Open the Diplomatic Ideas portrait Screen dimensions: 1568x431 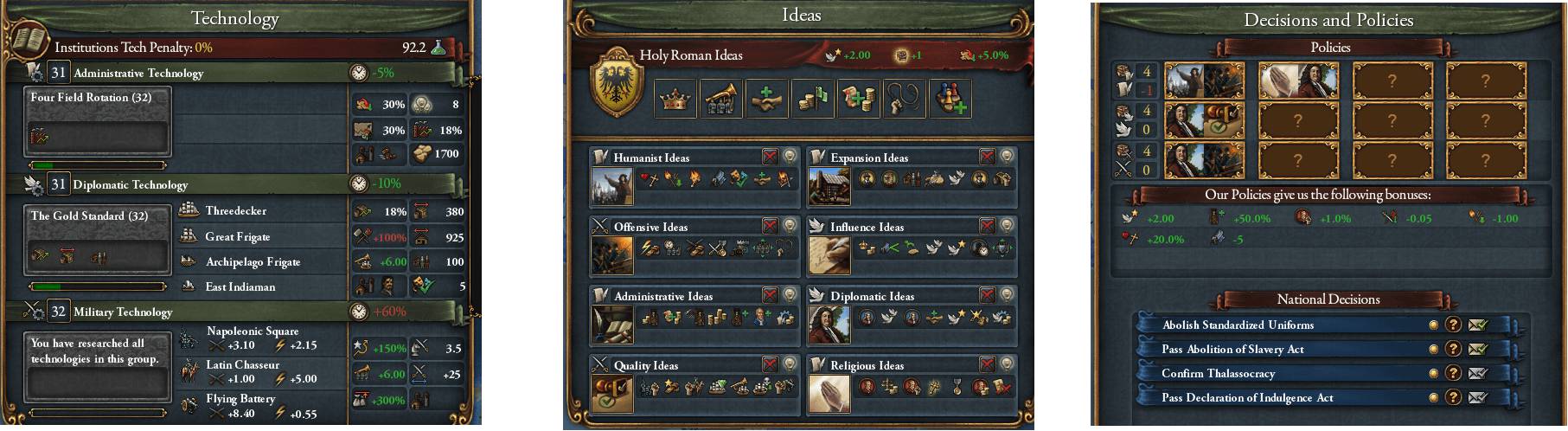829,324
